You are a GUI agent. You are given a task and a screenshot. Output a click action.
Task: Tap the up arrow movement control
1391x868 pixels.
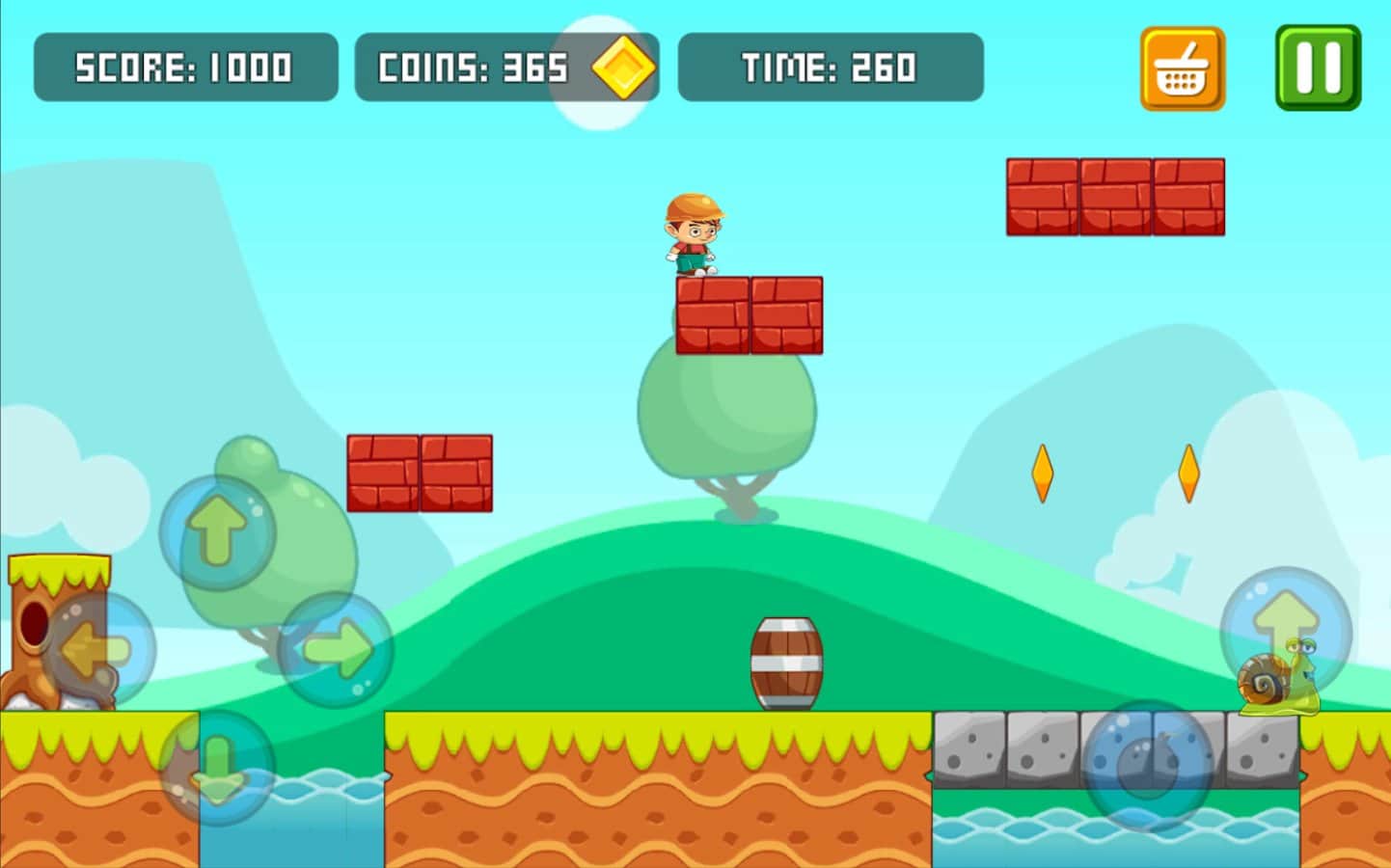tap(216, 530)
